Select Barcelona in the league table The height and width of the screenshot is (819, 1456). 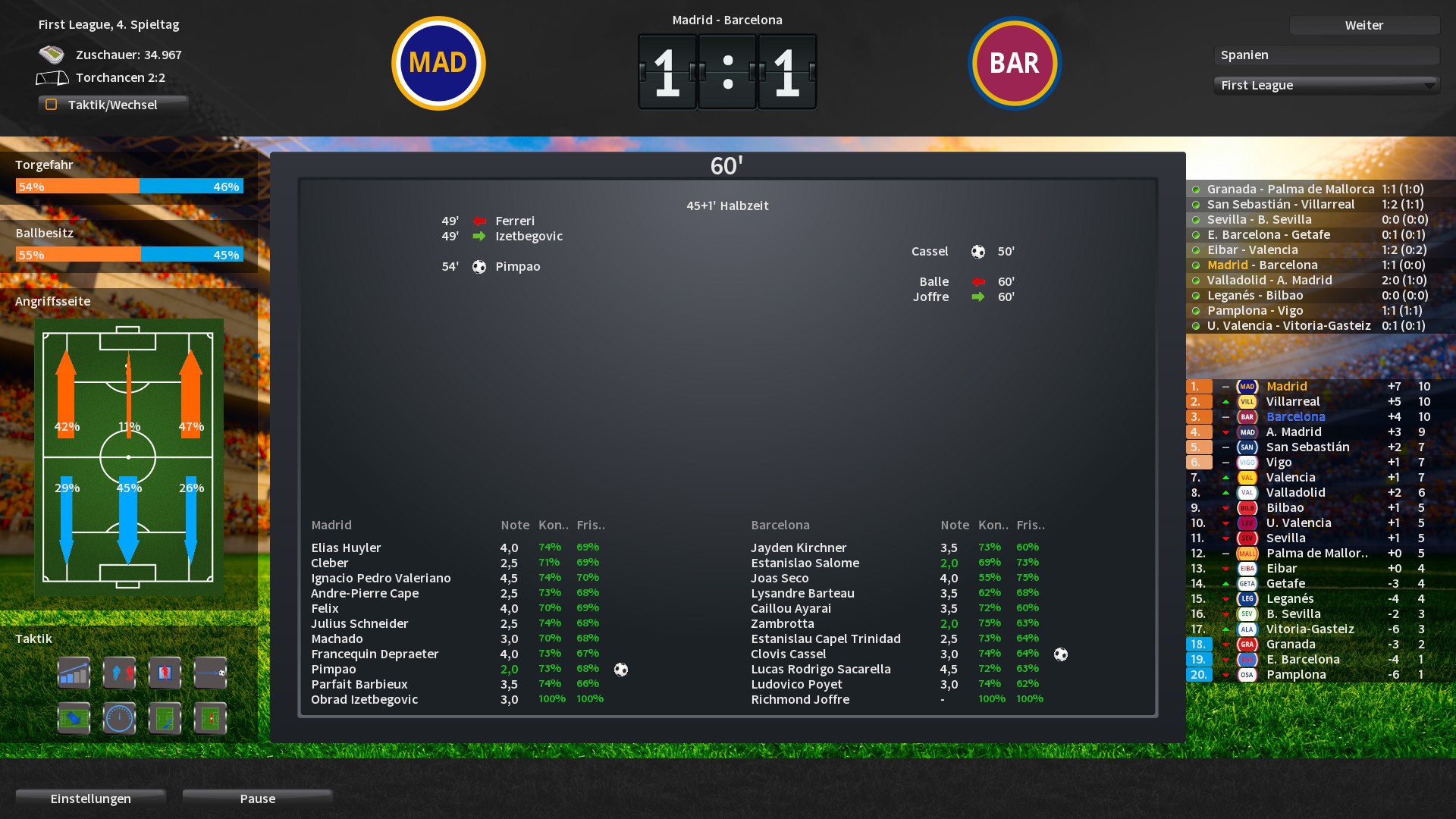1296,416
